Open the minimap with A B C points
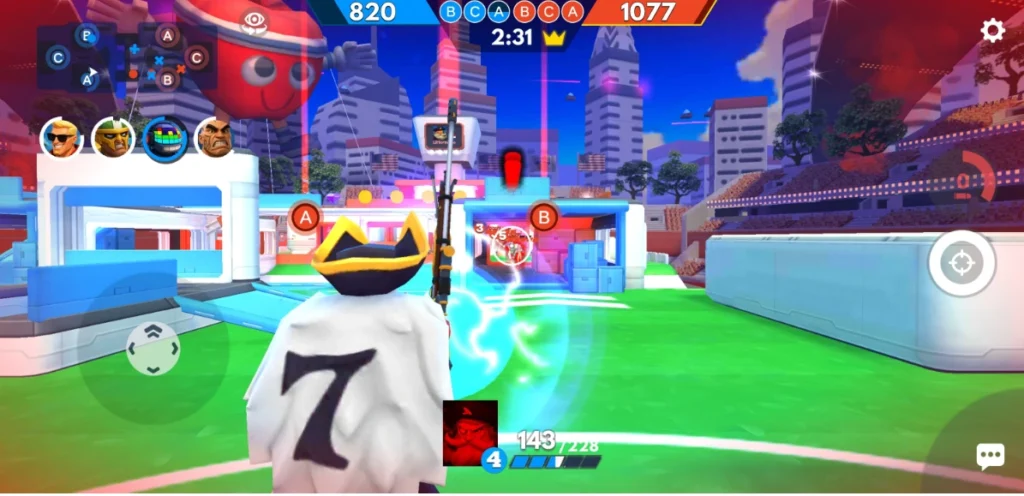1024x496 pixels. pos(126,58)
